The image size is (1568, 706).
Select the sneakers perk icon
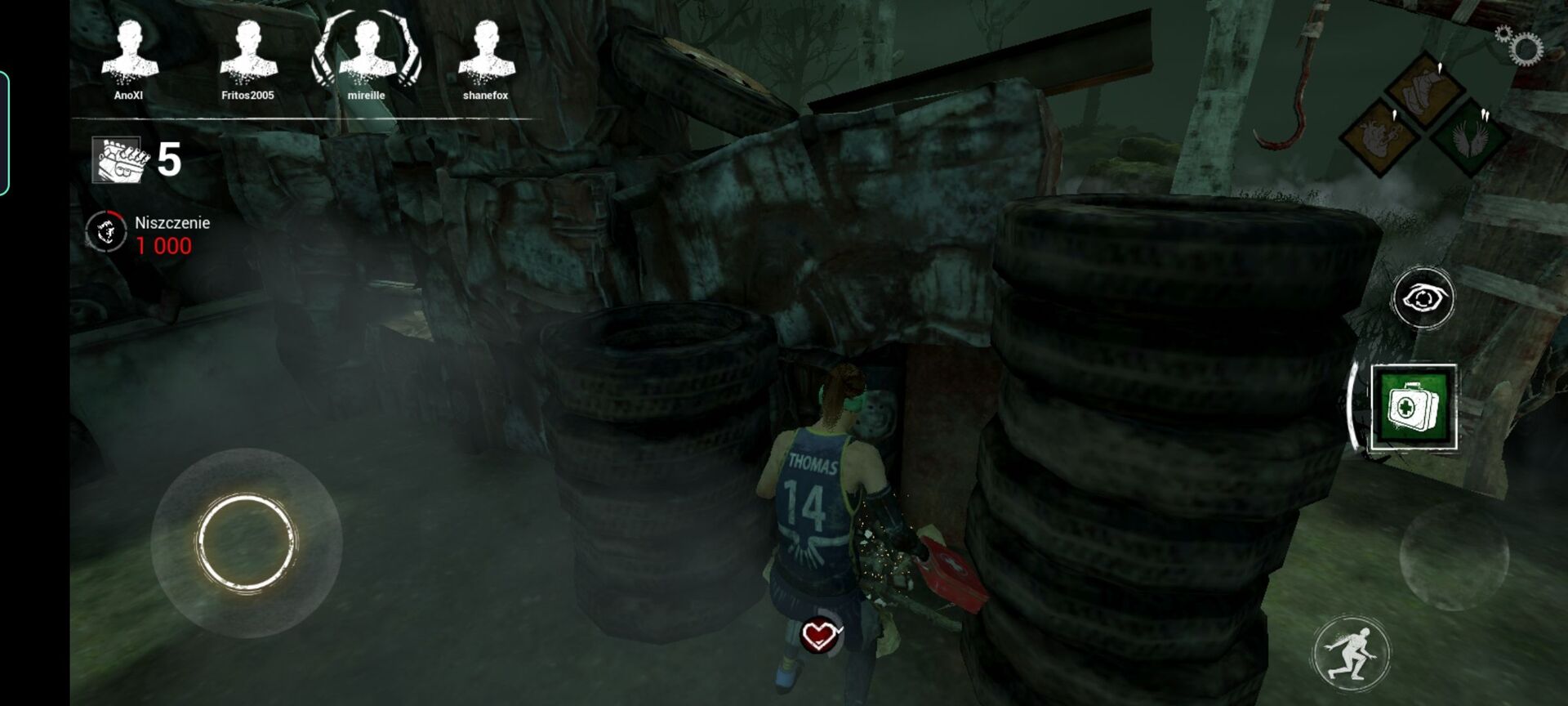click(x=1424, y=88)
